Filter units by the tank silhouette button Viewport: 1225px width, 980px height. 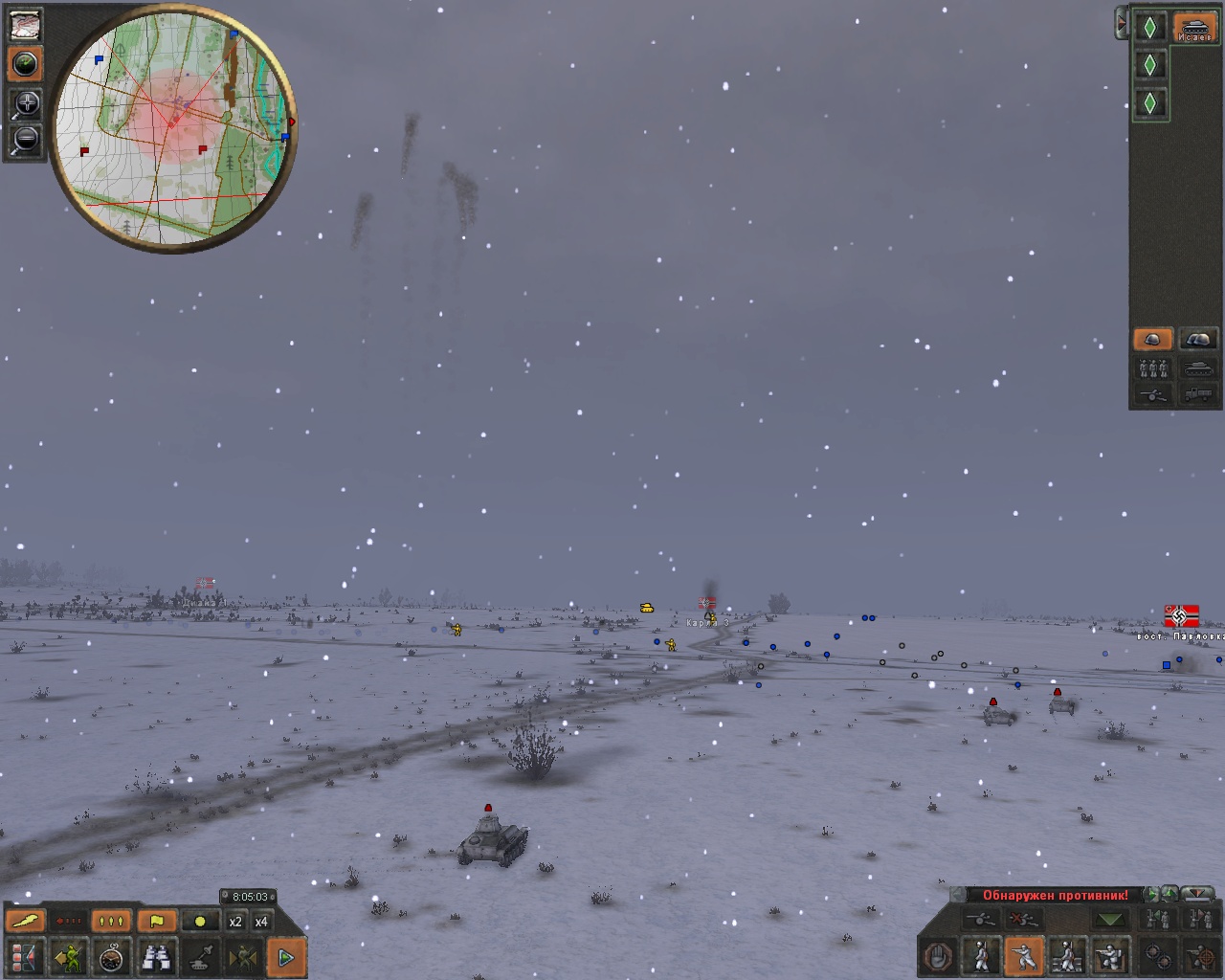[x=1198, y=367]
